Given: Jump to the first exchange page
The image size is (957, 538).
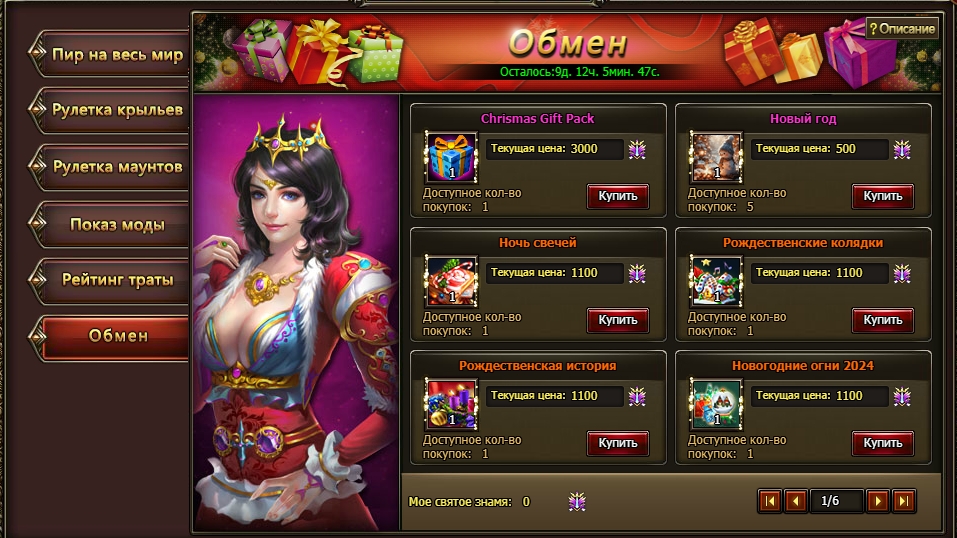Looking at the screenshot, I should (x=770, y=501).
